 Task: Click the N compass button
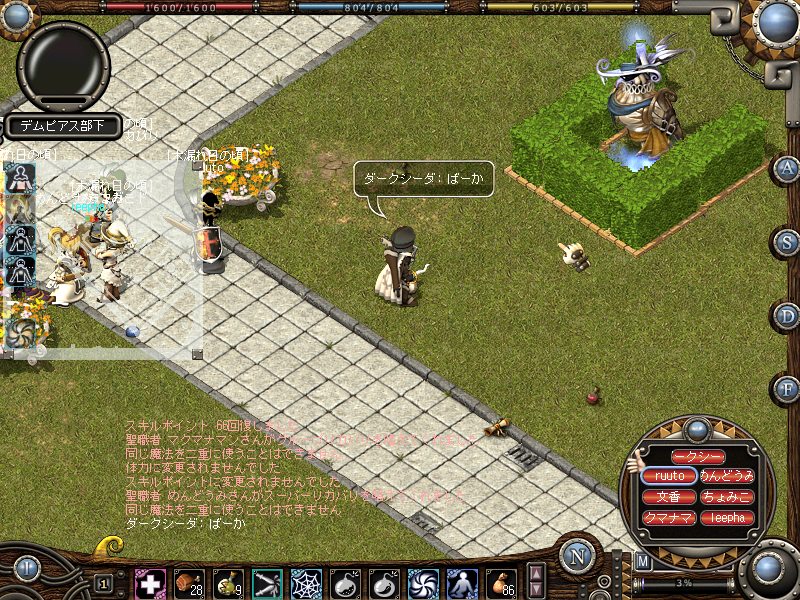point(578,556)
